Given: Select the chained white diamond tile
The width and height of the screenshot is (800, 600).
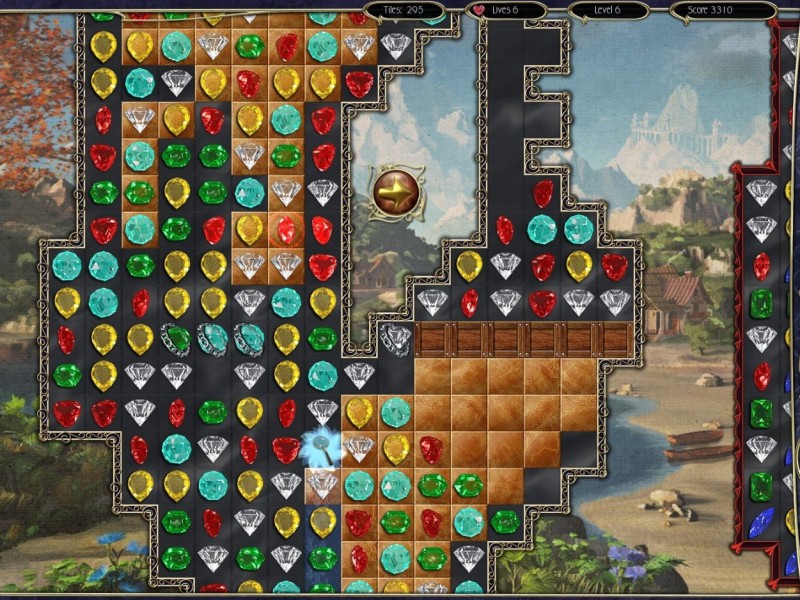Looking at the screenshot, I should pyautogui.click(x=396, y=338).
